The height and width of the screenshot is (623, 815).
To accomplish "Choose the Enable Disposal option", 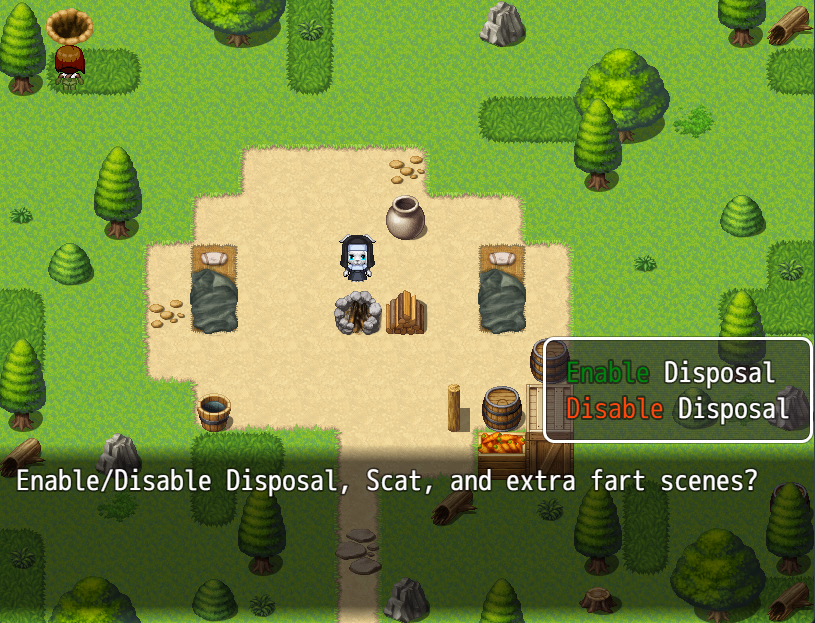I will (x=671, y=374).
